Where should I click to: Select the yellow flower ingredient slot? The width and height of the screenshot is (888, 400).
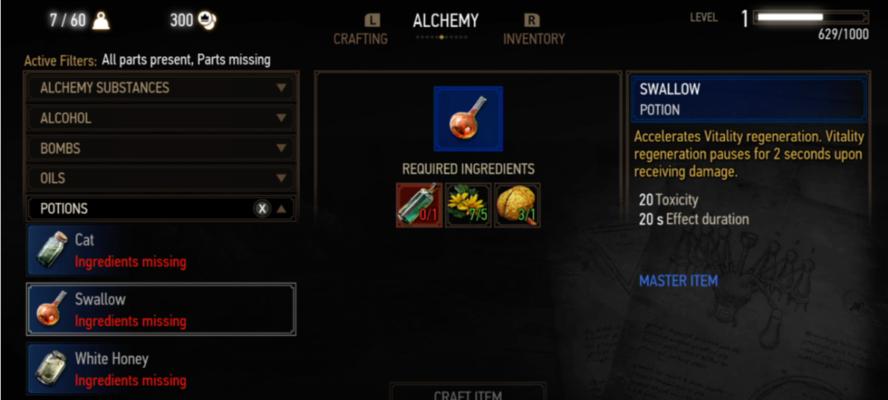(468, 205)
